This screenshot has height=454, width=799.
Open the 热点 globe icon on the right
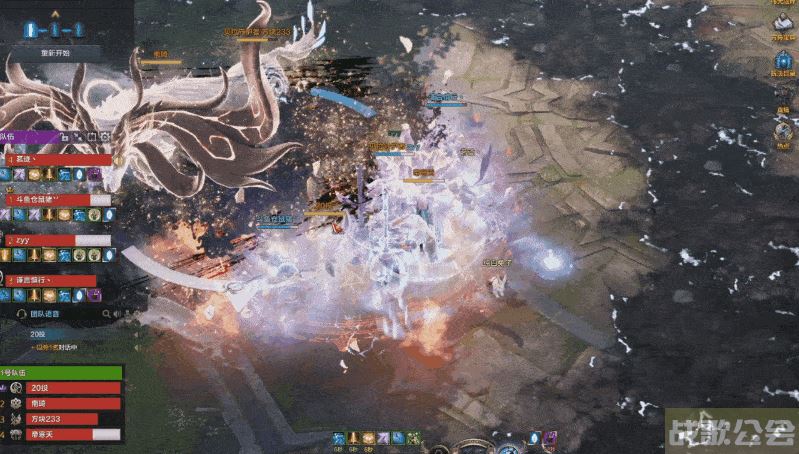783,132
